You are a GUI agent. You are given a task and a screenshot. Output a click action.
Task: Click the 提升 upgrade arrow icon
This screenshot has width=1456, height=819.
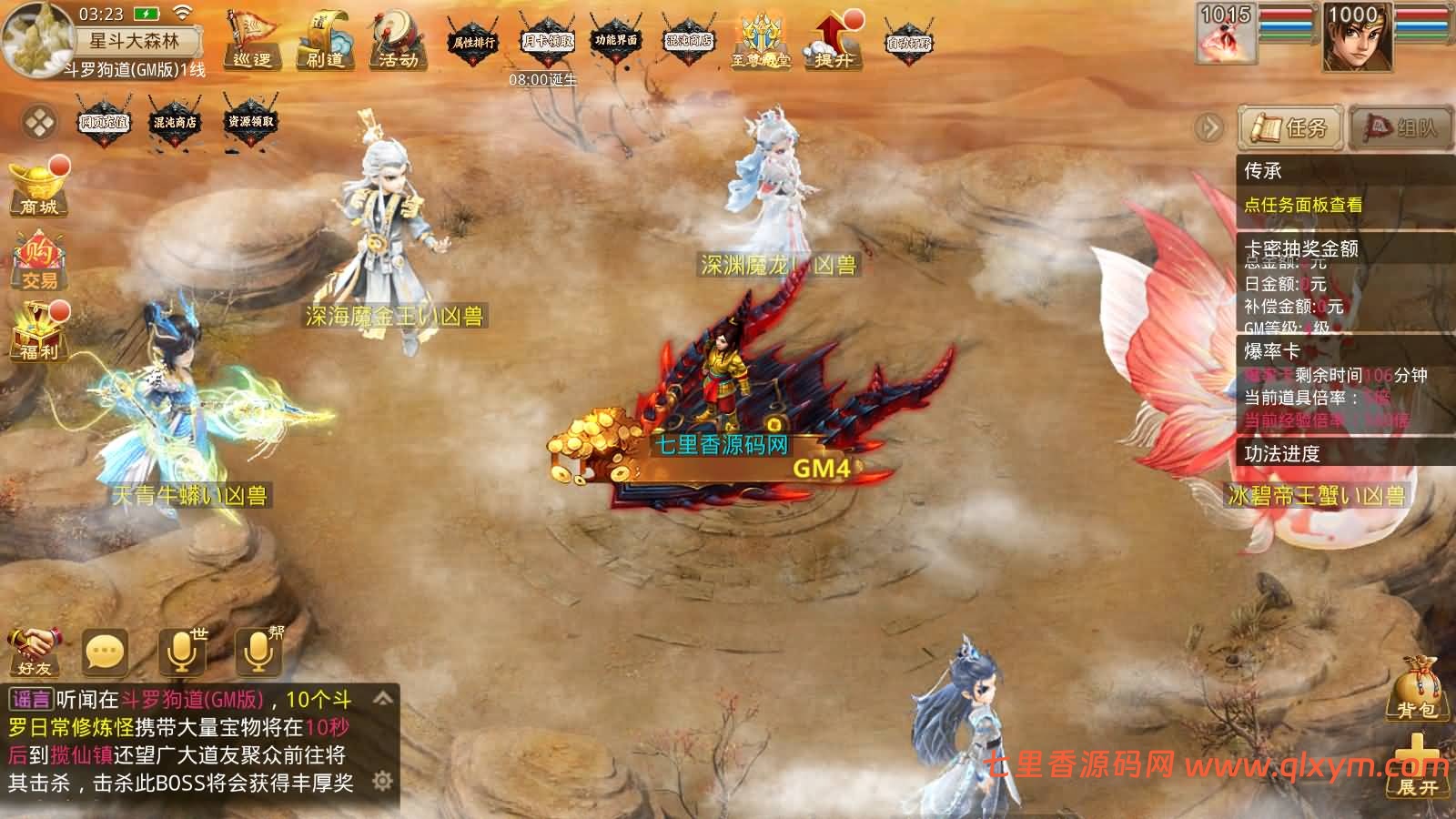pyautogui.click(x=833, y=45)
